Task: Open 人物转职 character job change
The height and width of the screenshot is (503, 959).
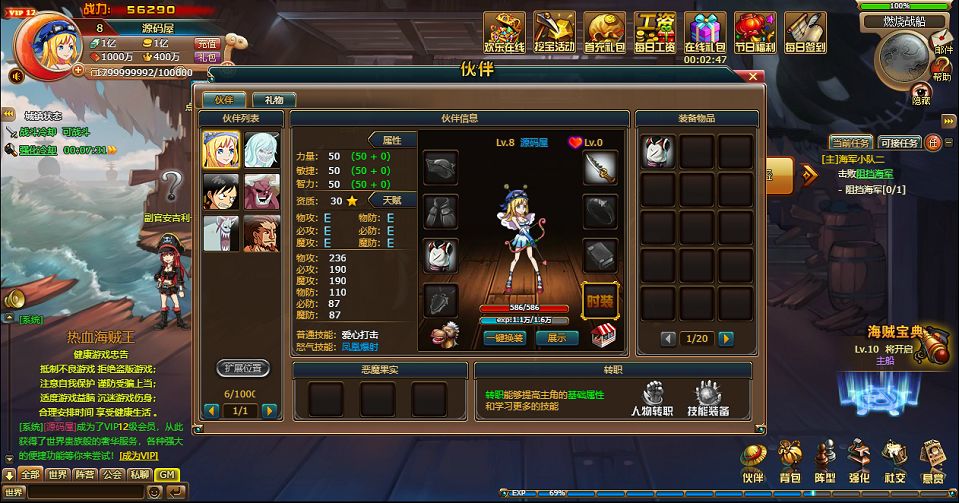Action: pos(651,400)
